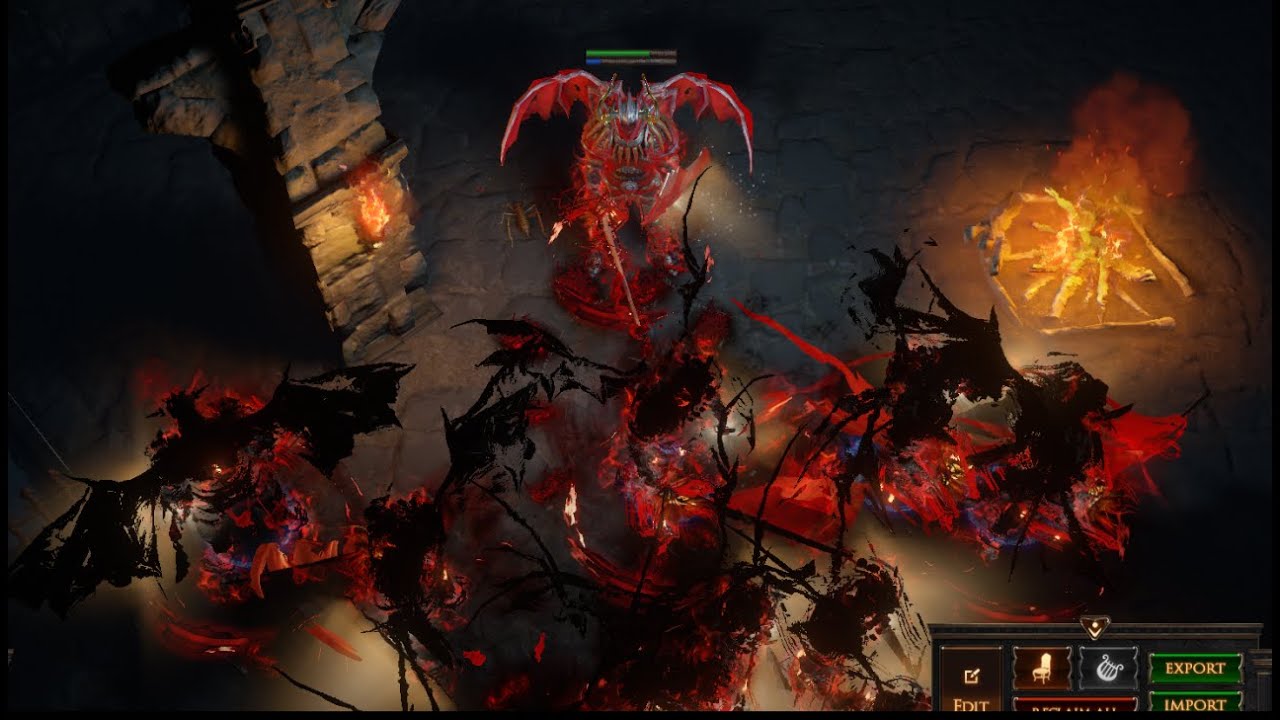Import a hideout layout
Image resolution: width=1280 pixels, height=720 pixels.
[1195, 703]
